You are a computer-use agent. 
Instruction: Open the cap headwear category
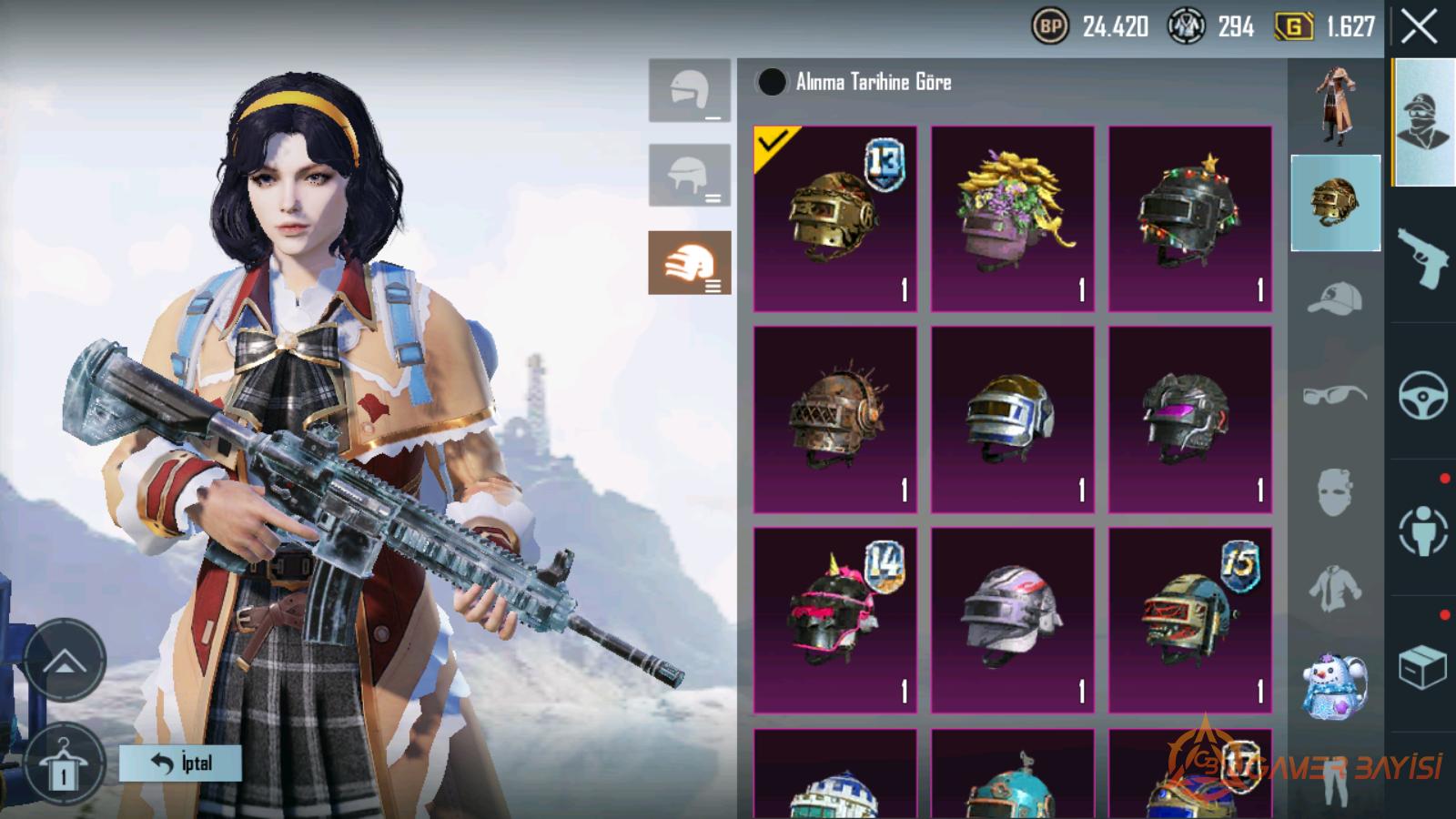pyautogui.click(x=1335, y=298)
